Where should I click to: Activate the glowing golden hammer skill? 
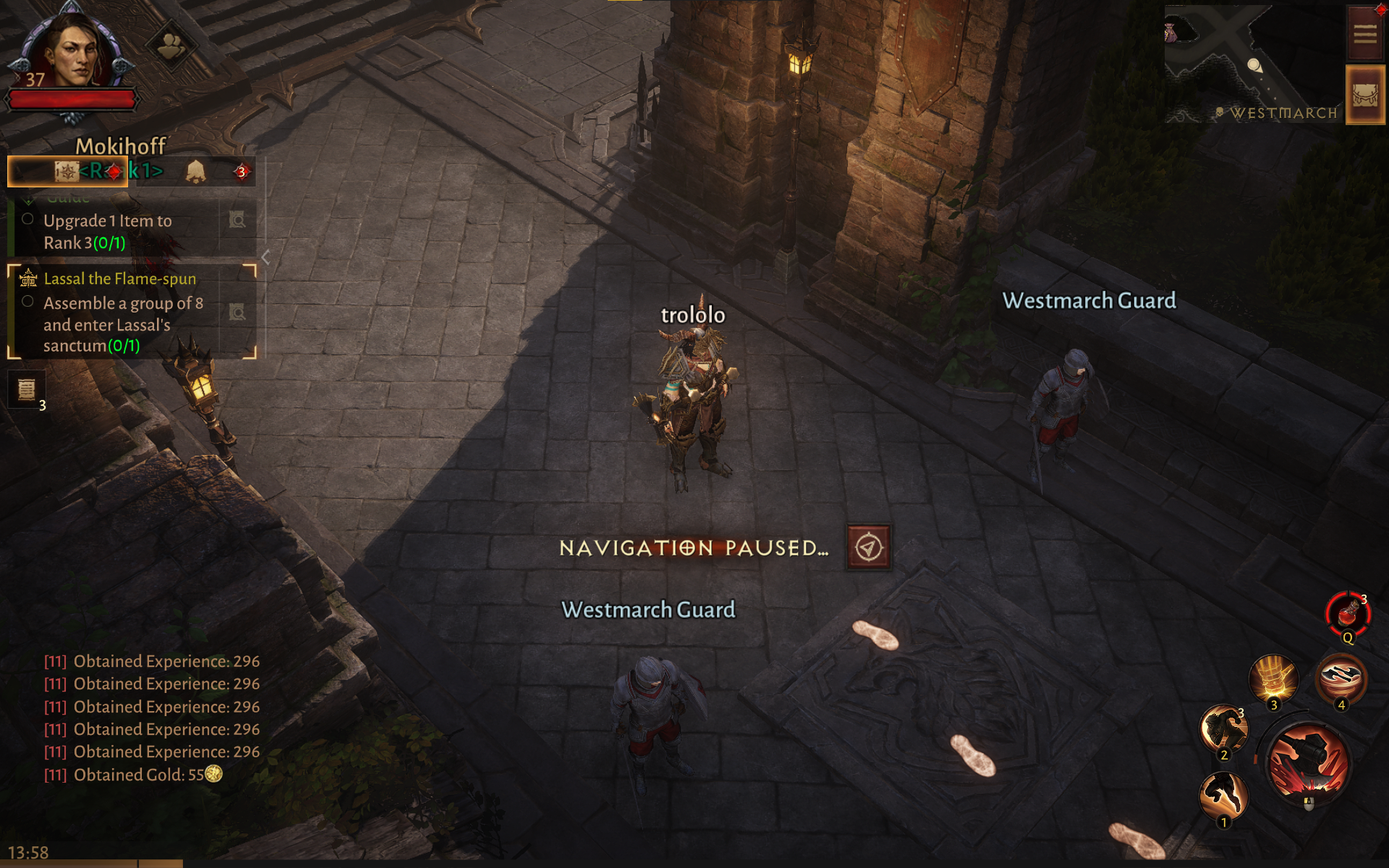pyautogui.click(x=1273, y=678)
